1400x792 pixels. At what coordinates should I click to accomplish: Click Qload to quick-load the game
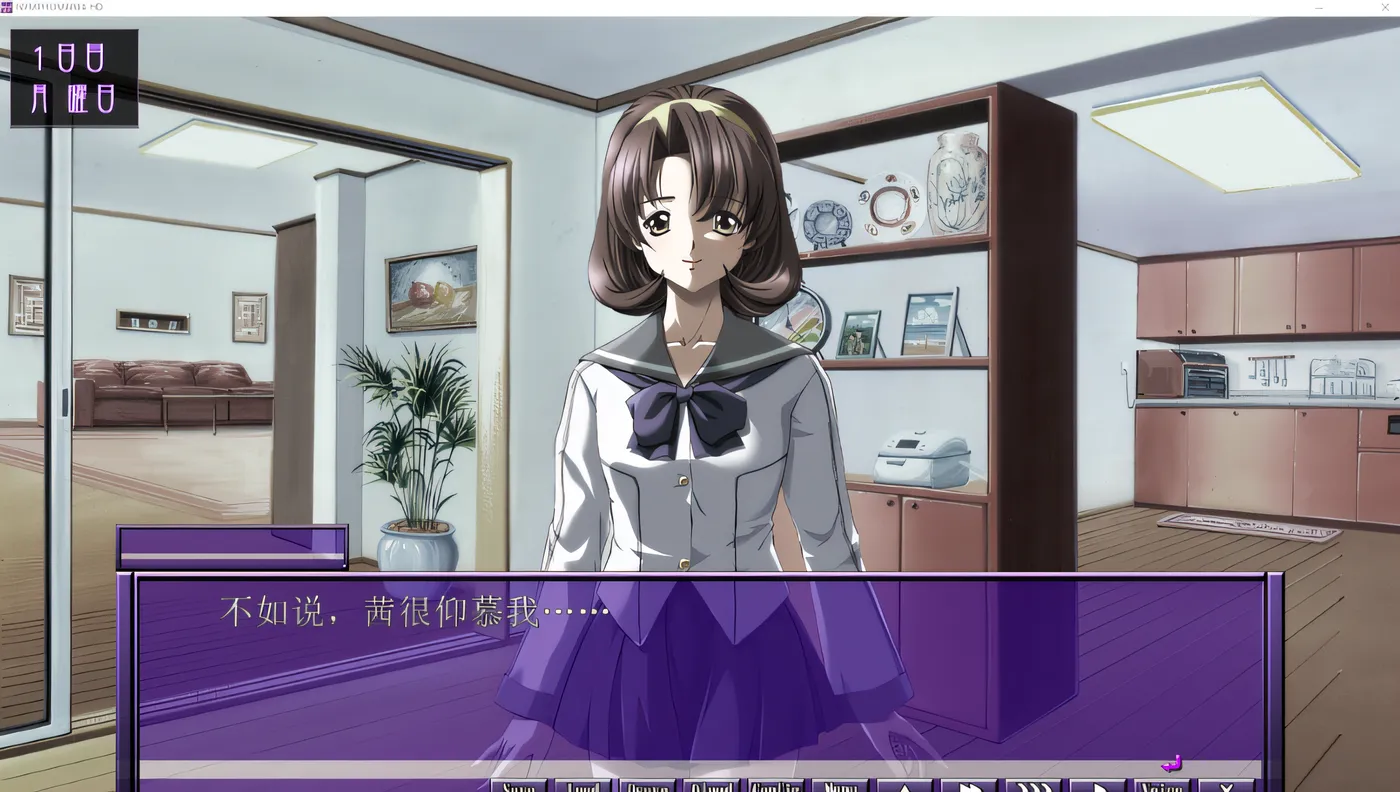(711, 786)
